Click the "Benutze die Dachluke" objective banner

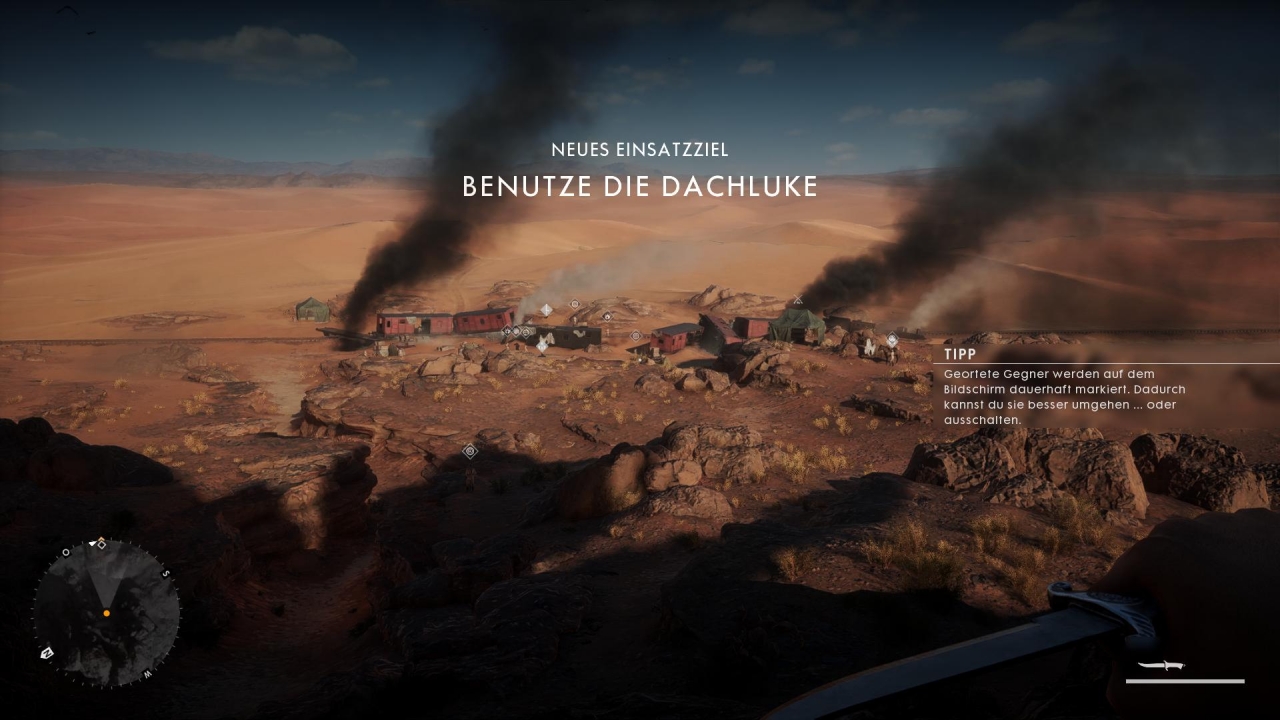point(640,186)
